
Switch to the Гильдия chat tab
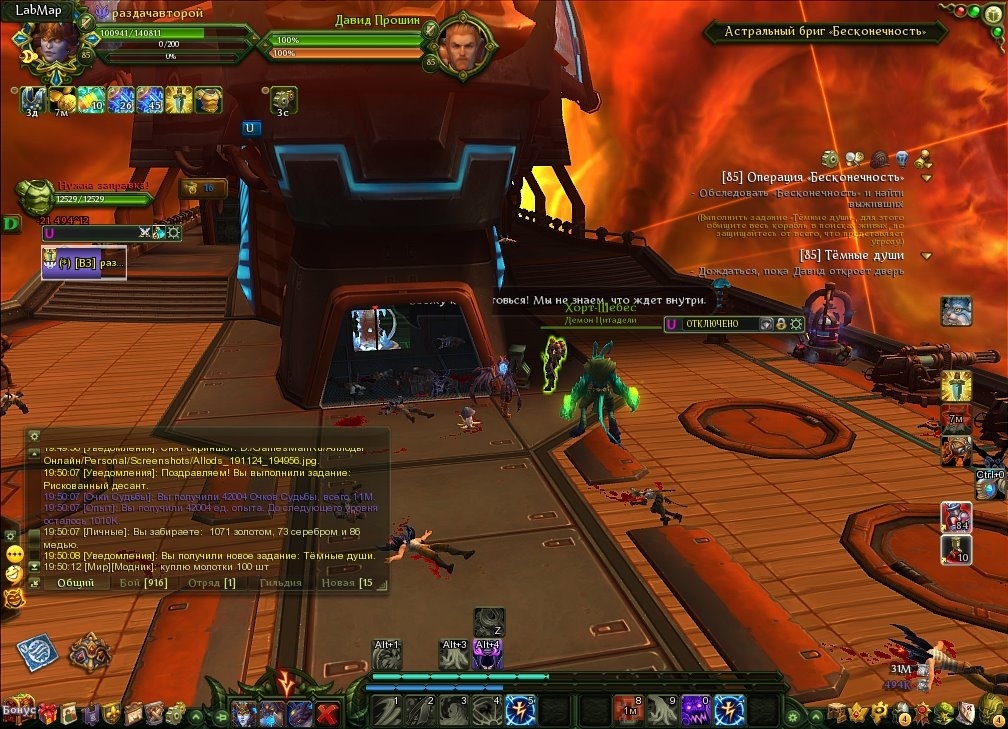pyautogui.click(x=280, y=582)
